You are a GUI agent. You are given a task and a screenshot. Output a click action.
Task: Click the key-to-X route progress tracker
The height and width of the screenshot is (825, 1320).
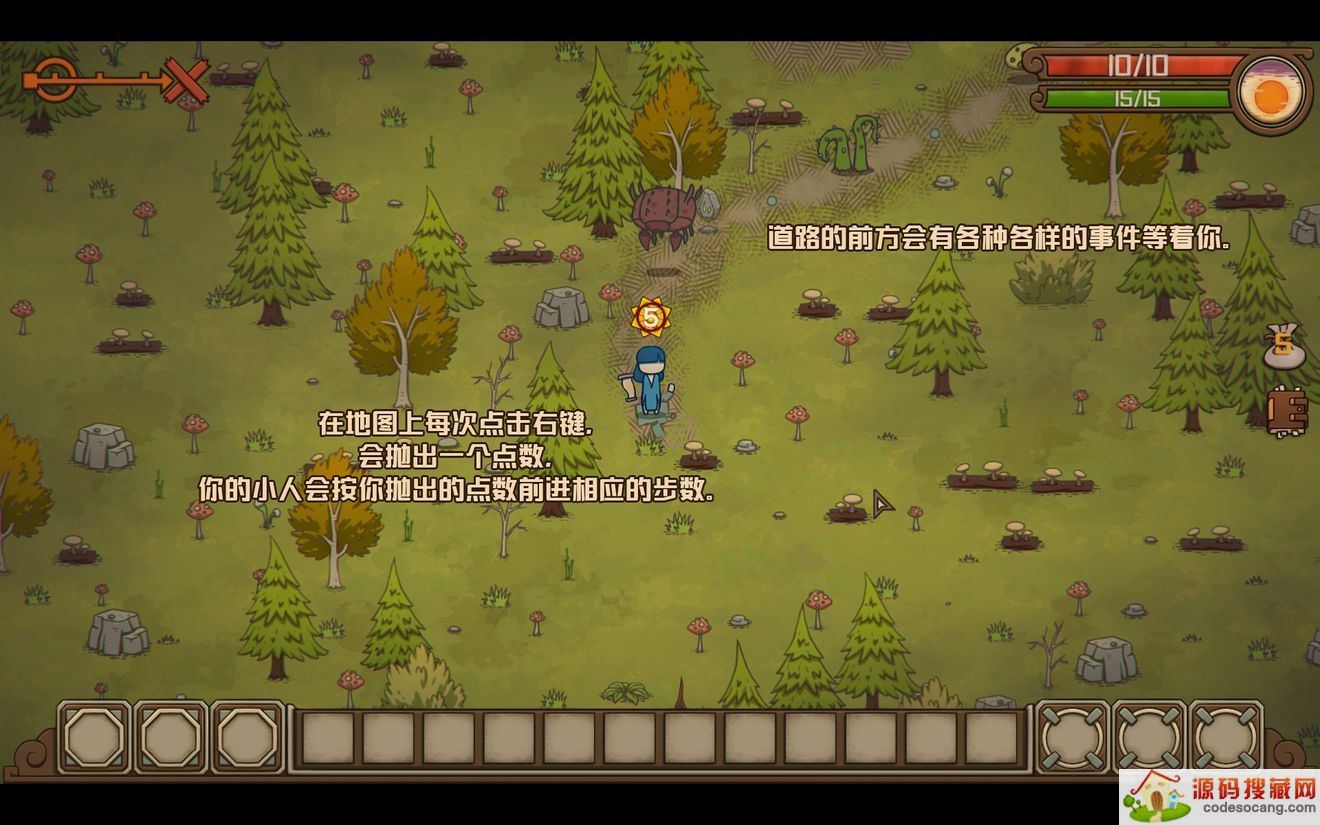(118, 80)
